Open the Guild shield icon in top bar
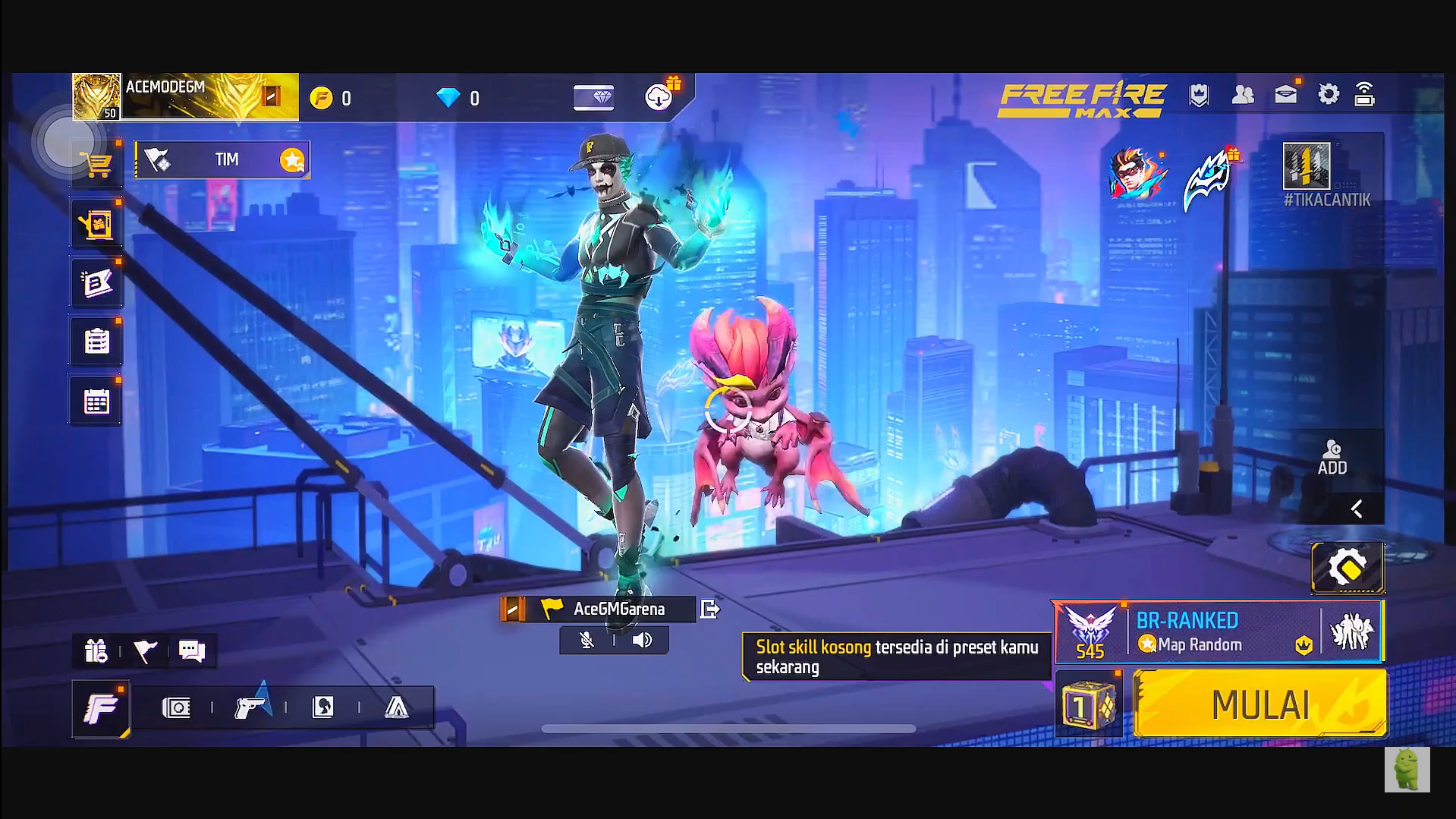This screenshot has width=1456, height=819. [x=1198, y=96]
